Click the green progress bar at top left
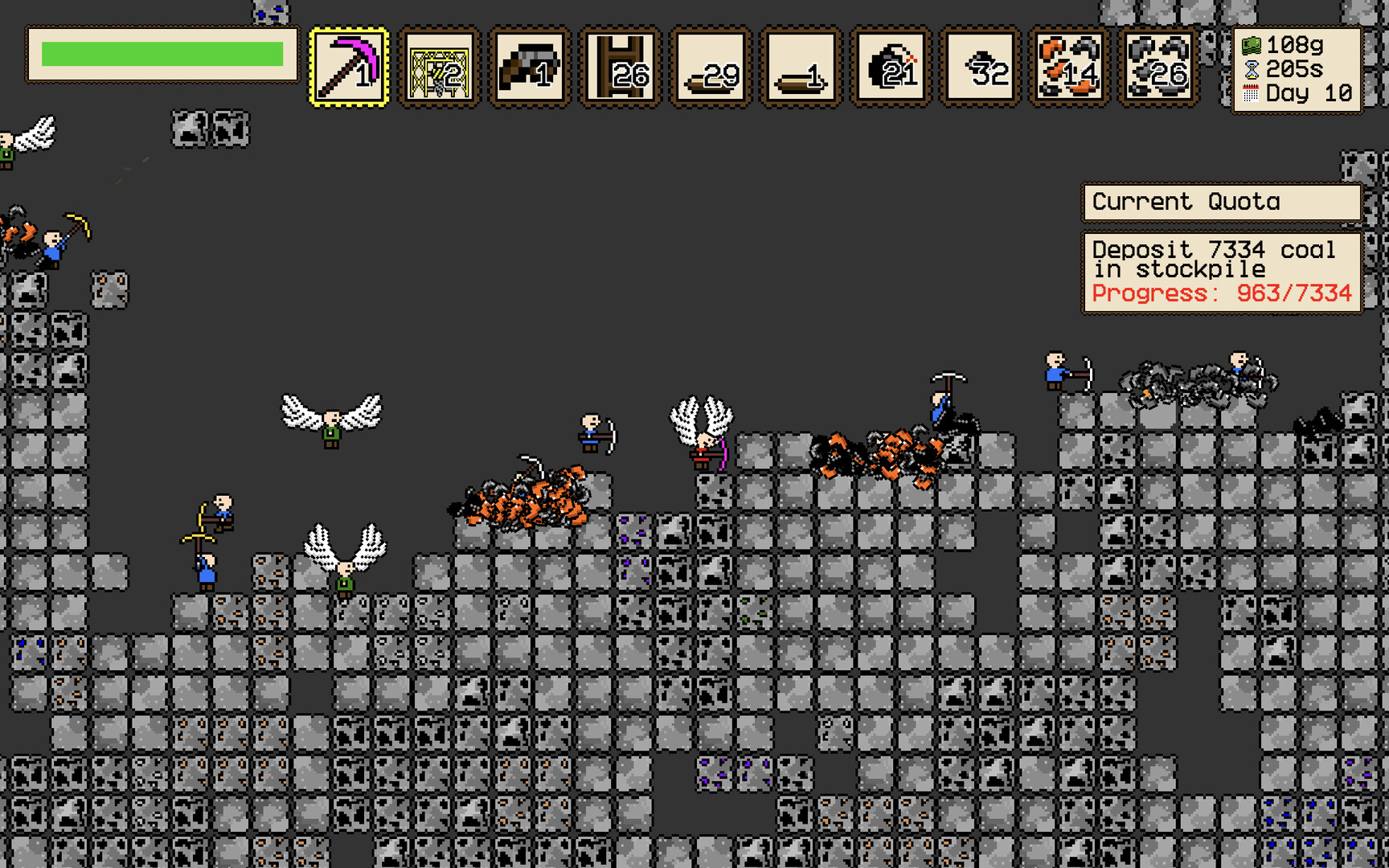1389x868 pixels. (x=161, y=53)
